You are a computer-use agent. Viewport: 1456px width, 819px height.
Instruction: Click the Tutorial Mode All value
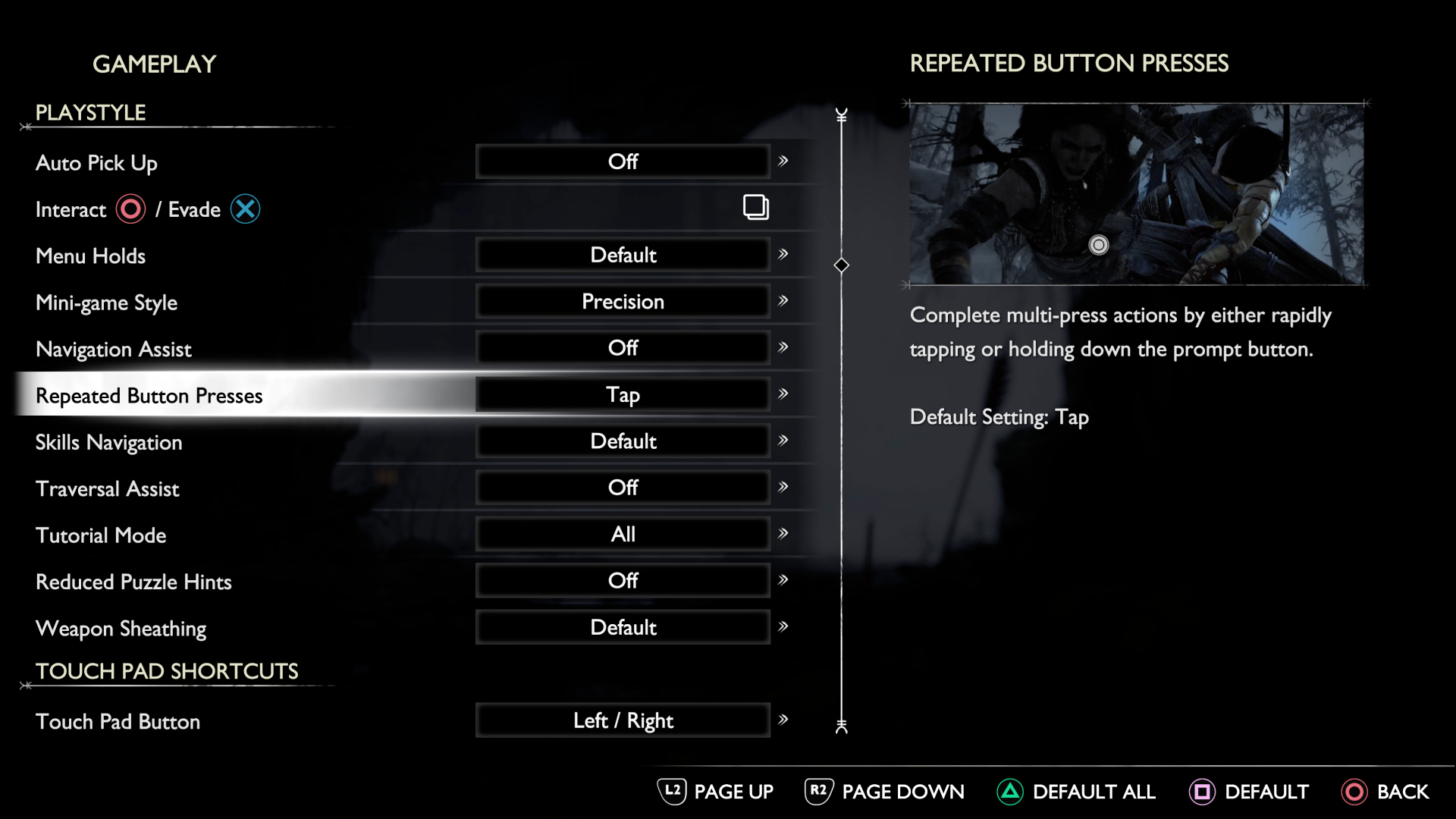click(622, 533)
